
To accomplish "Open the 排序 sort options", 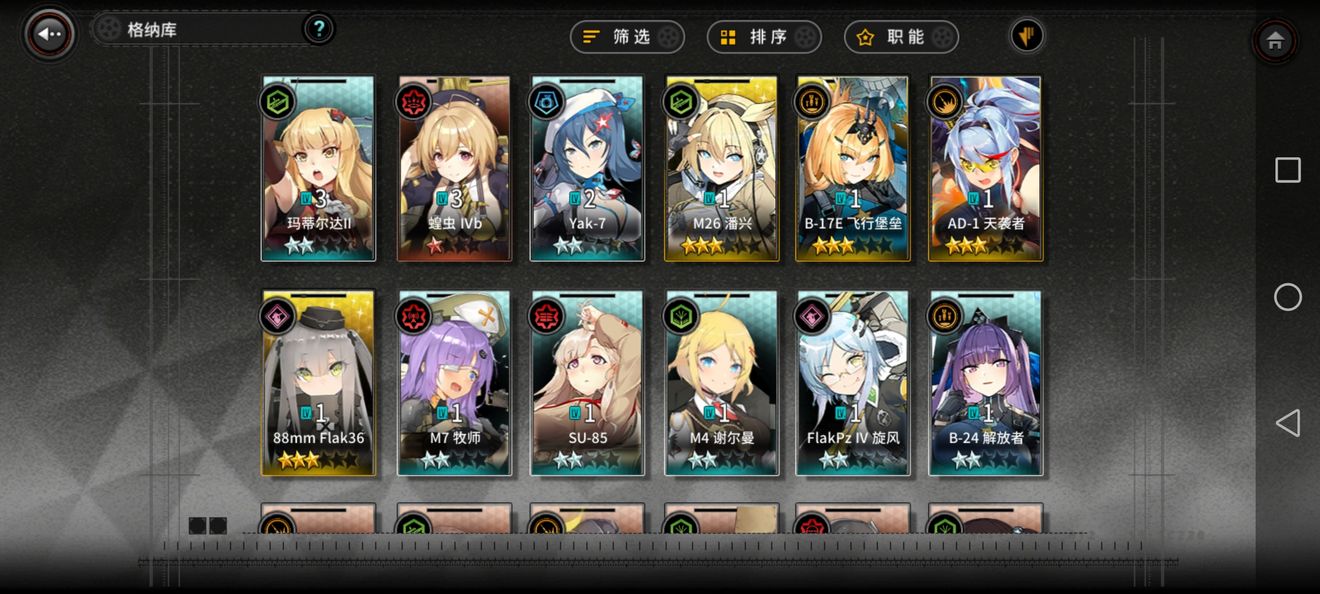I will click(x=764, y=37).
